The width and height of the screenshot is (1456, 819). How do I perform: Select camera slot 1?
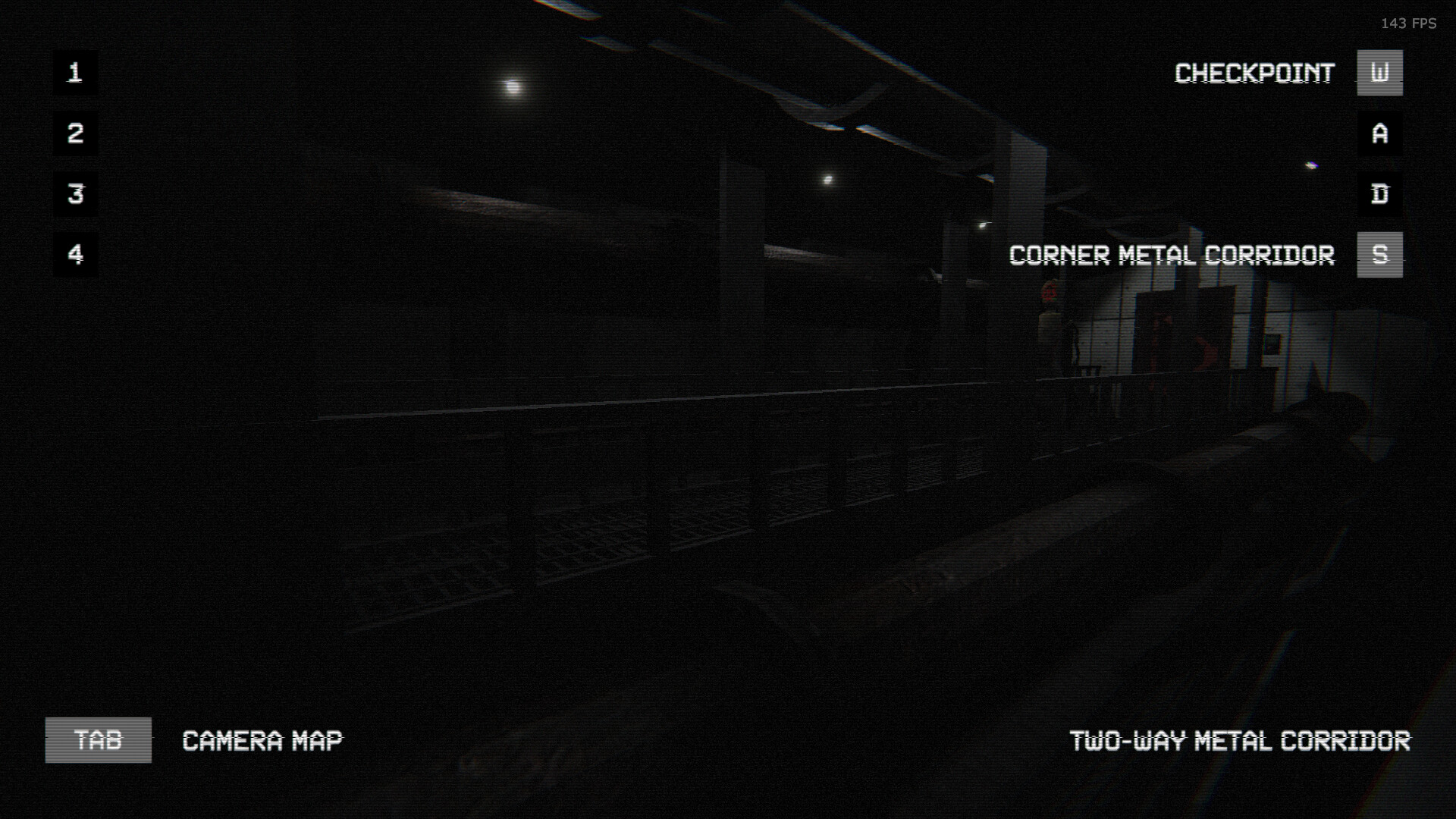pos(74,73)
